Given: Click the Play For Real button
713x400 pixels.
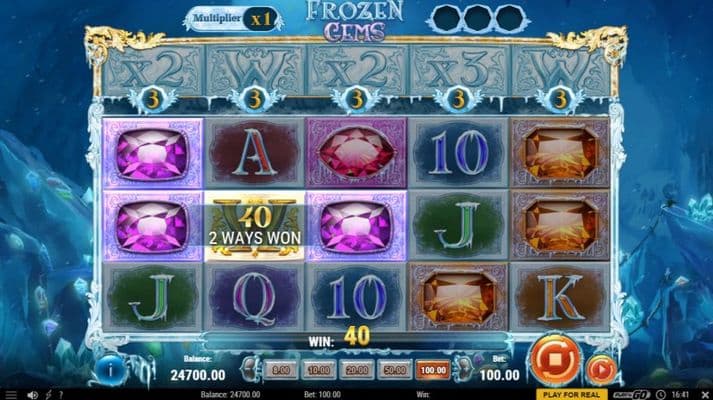Looking at the screenshot, I should point(573,394).
